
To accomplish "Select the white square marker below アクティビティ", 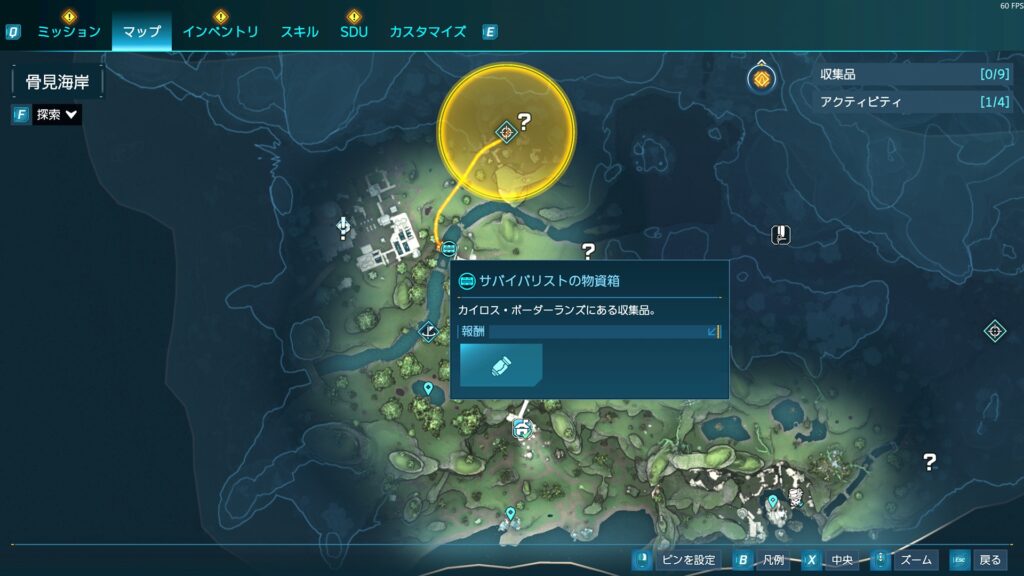I will [x=781, y=236].
